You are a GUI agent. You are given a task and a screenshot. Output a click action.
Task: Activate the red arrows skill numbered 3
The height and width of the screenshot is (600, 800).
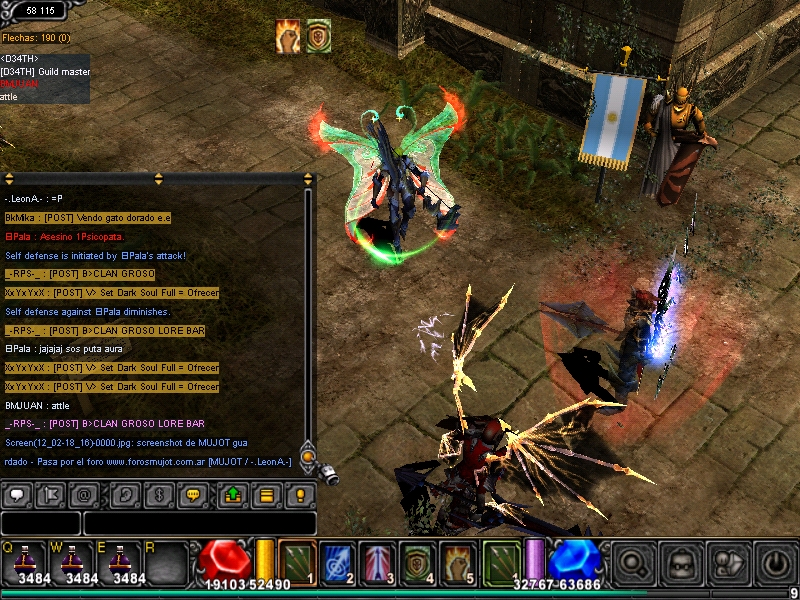point(377,561)
